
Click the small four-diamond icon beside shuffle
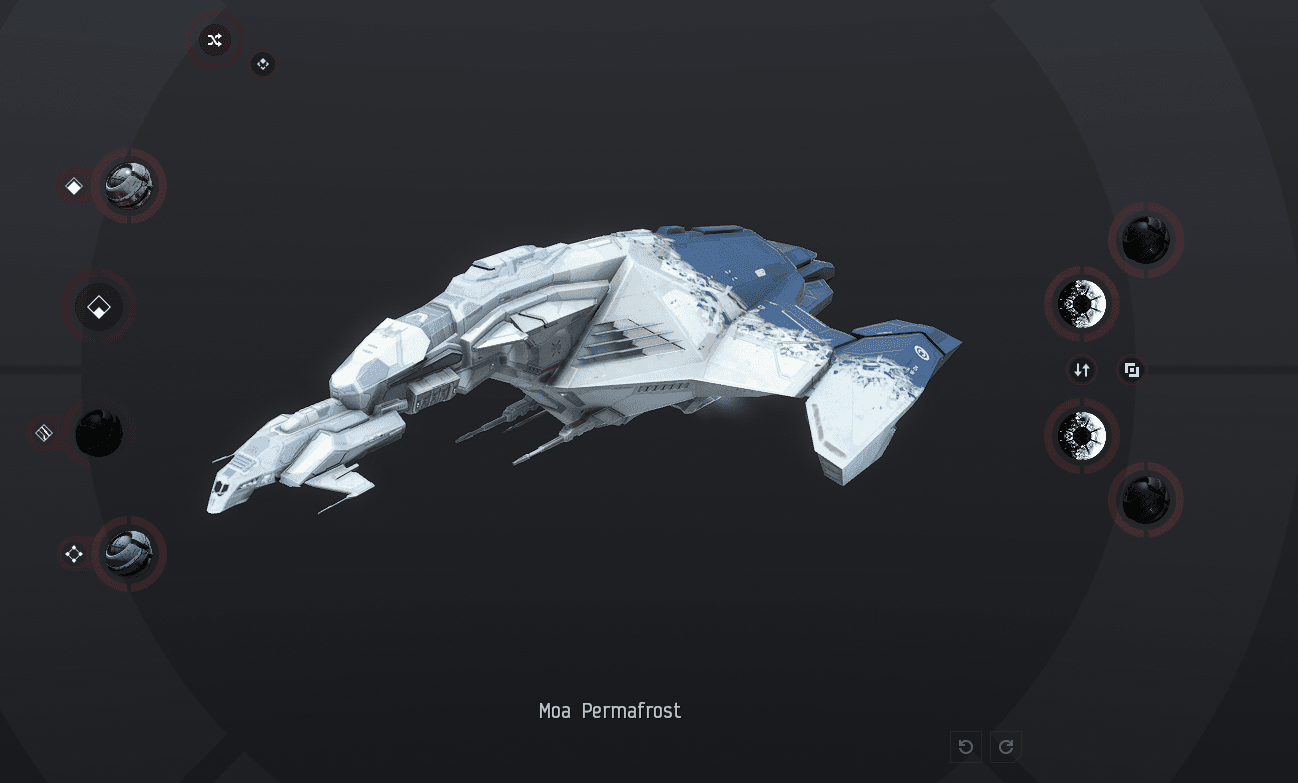tap(263, 64)
